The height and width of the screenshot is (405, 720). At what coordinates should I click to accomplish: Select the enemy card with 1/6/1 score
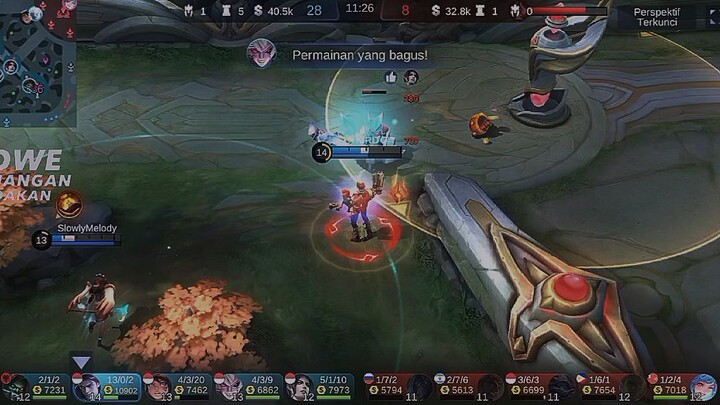610,388
